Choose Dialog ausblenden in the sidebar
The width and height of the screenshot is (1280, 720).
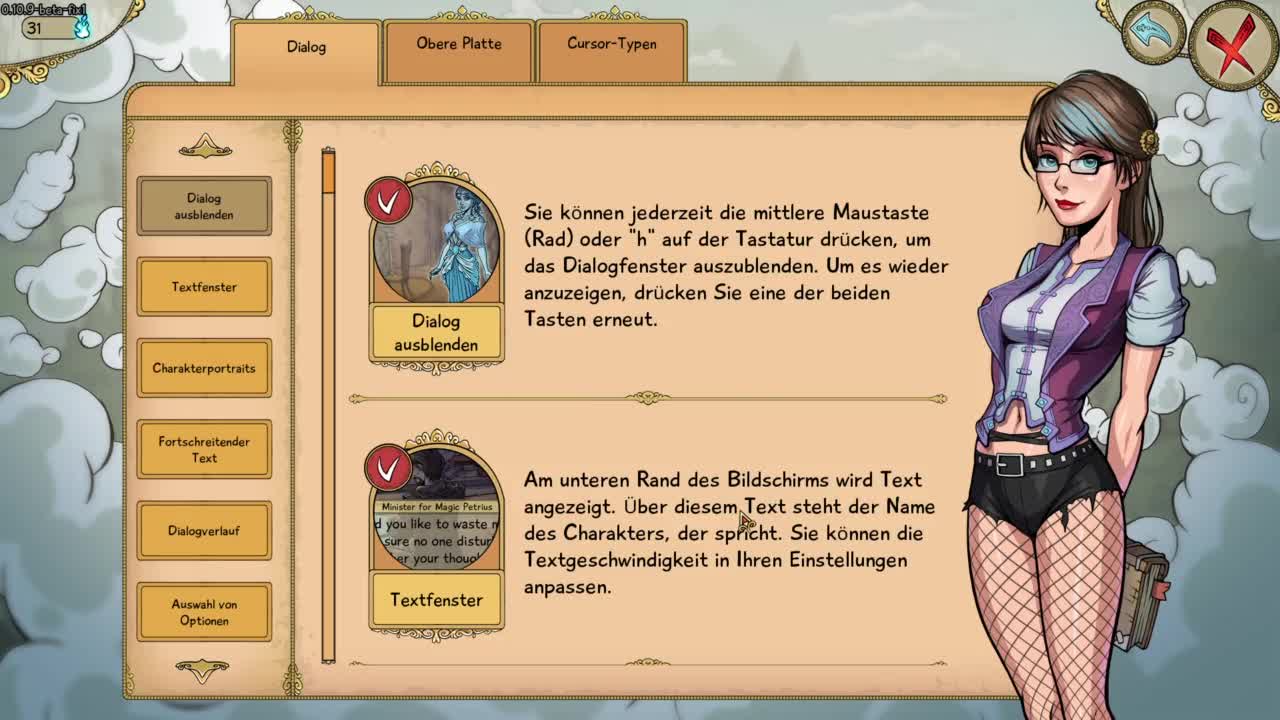coord(204,206)
